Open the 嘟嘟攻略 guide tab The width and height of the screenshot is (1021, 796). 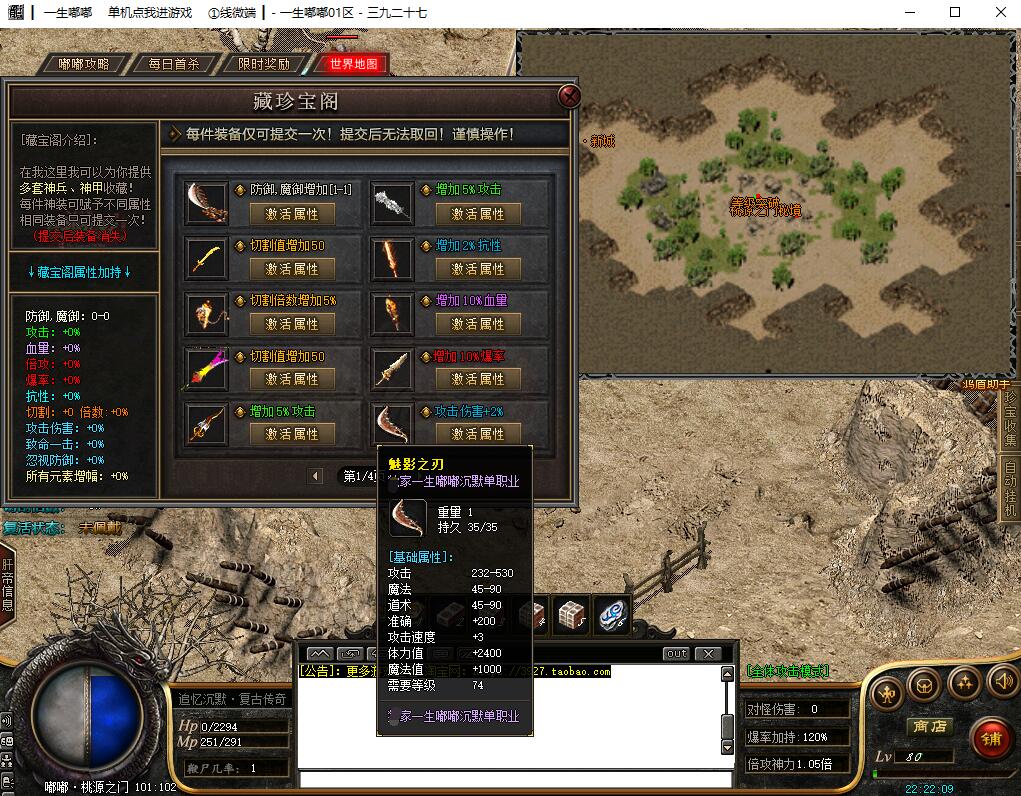click(84, 64)
